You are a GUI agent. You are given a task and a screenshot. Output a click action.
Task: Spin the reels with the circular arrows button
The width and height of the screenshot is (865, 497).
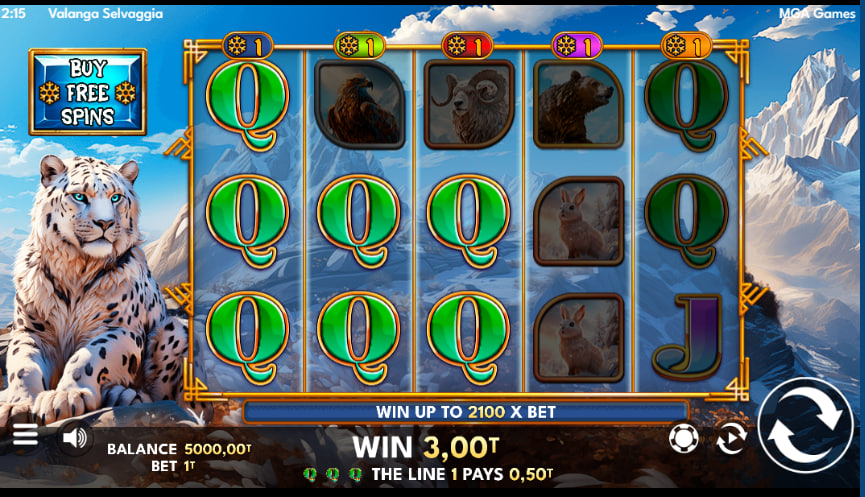(805, 425)
